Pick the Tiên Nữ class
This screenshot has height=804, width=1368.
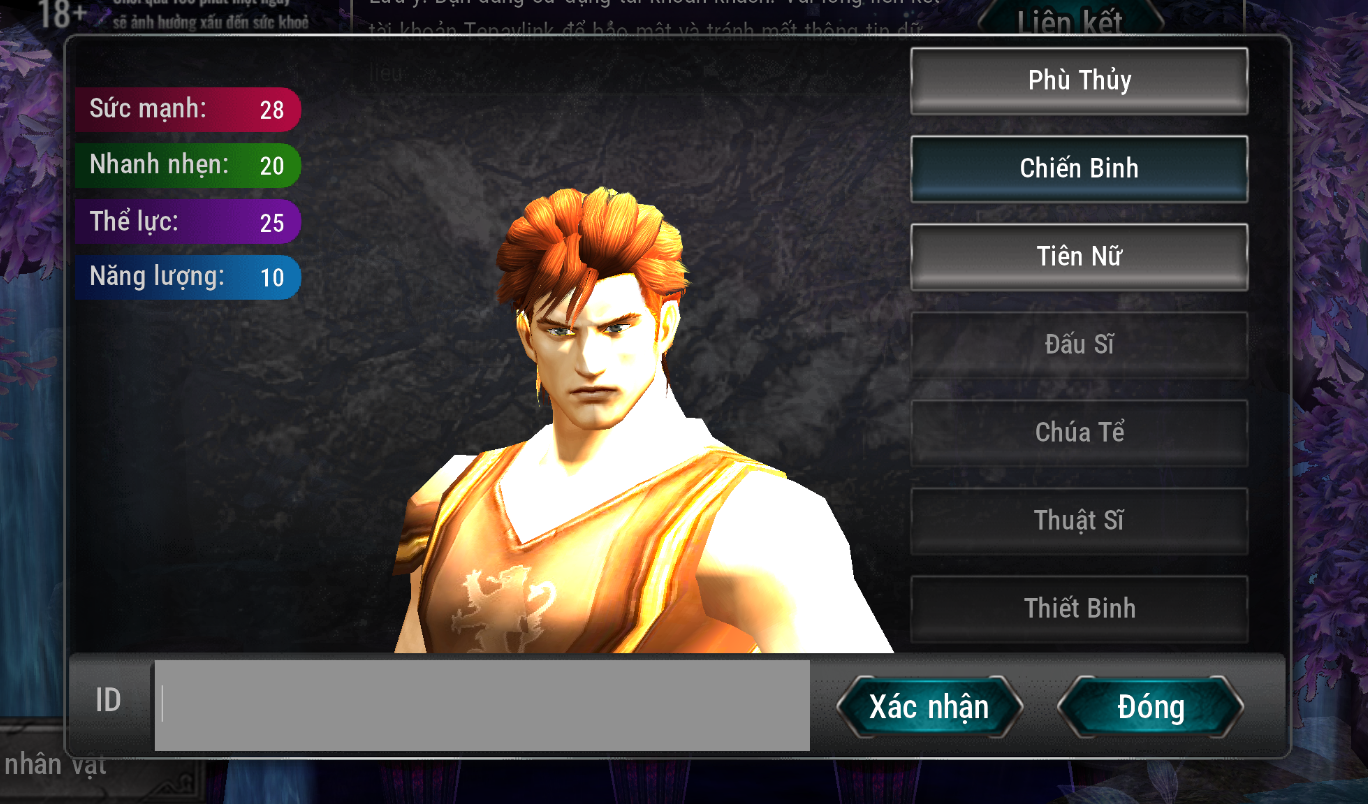(1079, 257)
